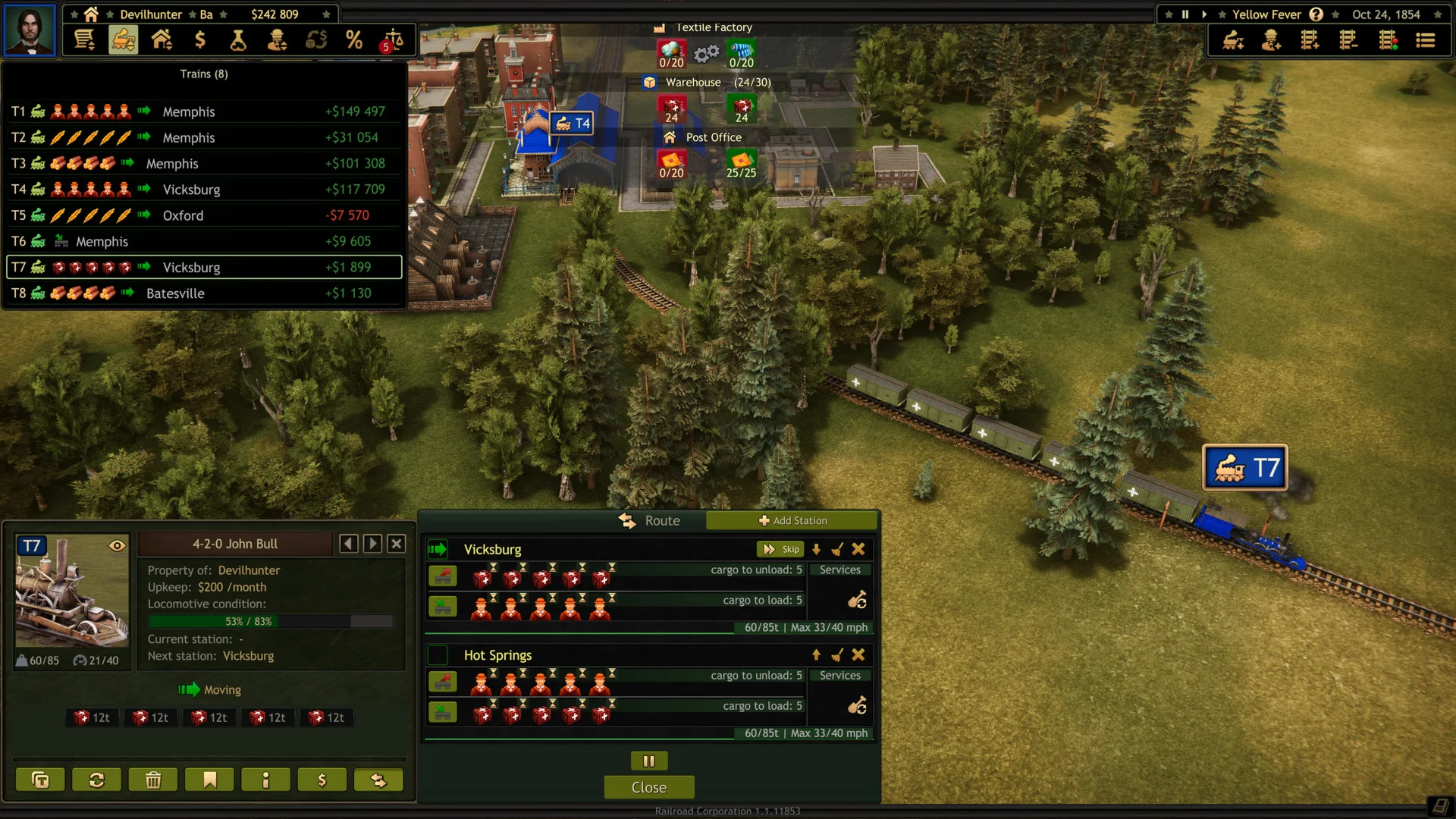The height and width of the screenshot is (819, 1456).
Task: Show the previous train with the left arrow
Action: (x=348, y=544)
